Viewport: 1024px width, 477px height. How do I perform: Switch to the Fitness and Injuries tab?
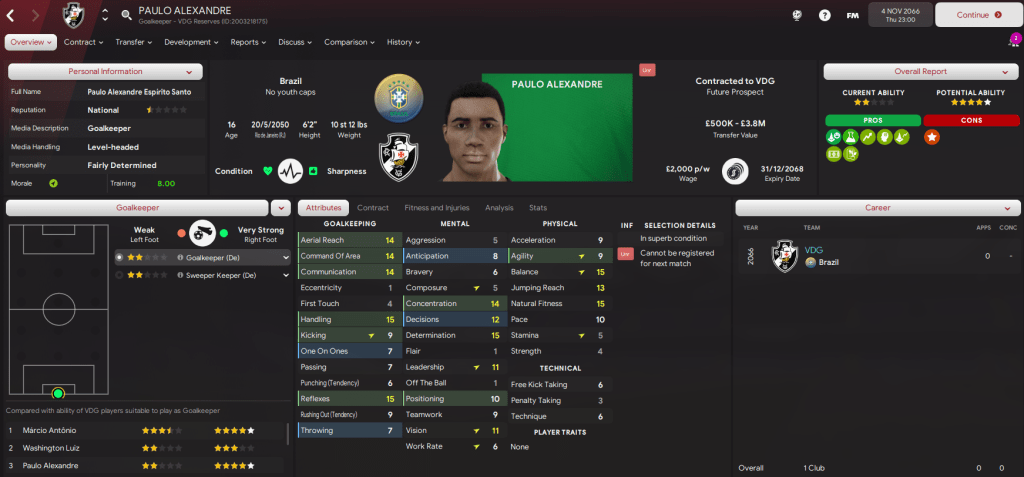[x=437, y=208]
